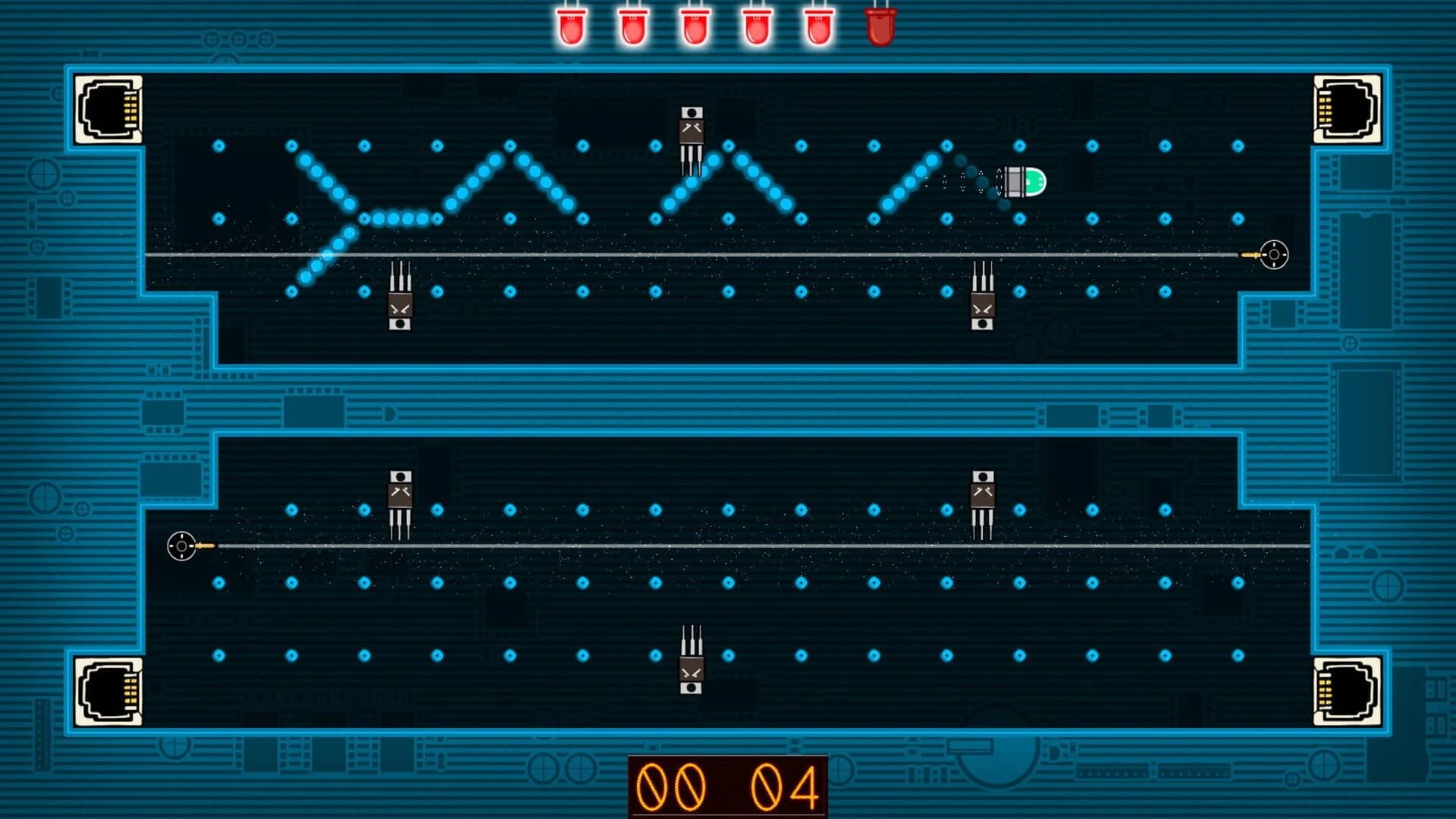The height and width of the screenshot is (819, 1456).
Task: Click the crosshair target starting the lower wire
Action: [181, 544]
